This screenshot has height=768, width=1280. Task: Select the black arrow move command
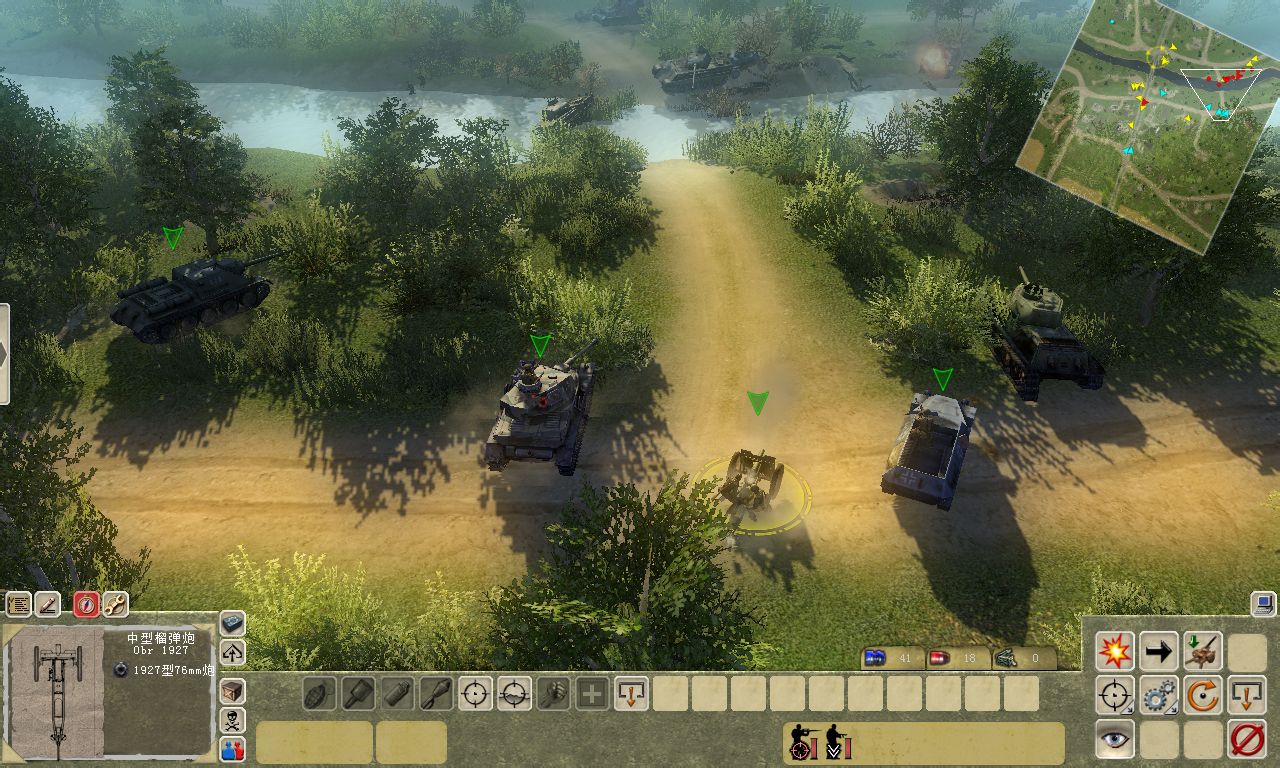pos(1158,652)
